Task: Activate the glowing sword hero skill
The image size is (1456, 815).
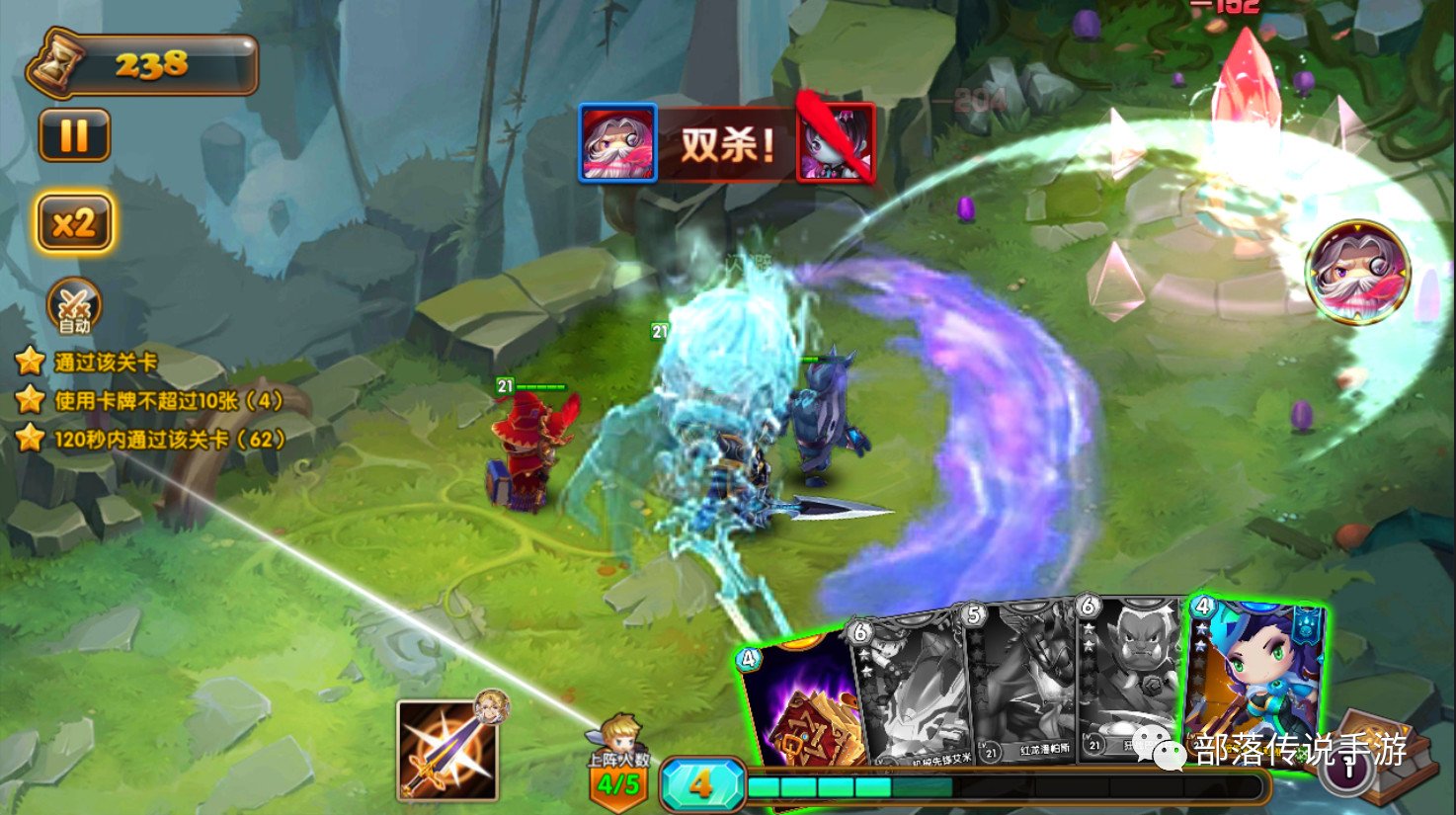Action: (x=447, y=750)
